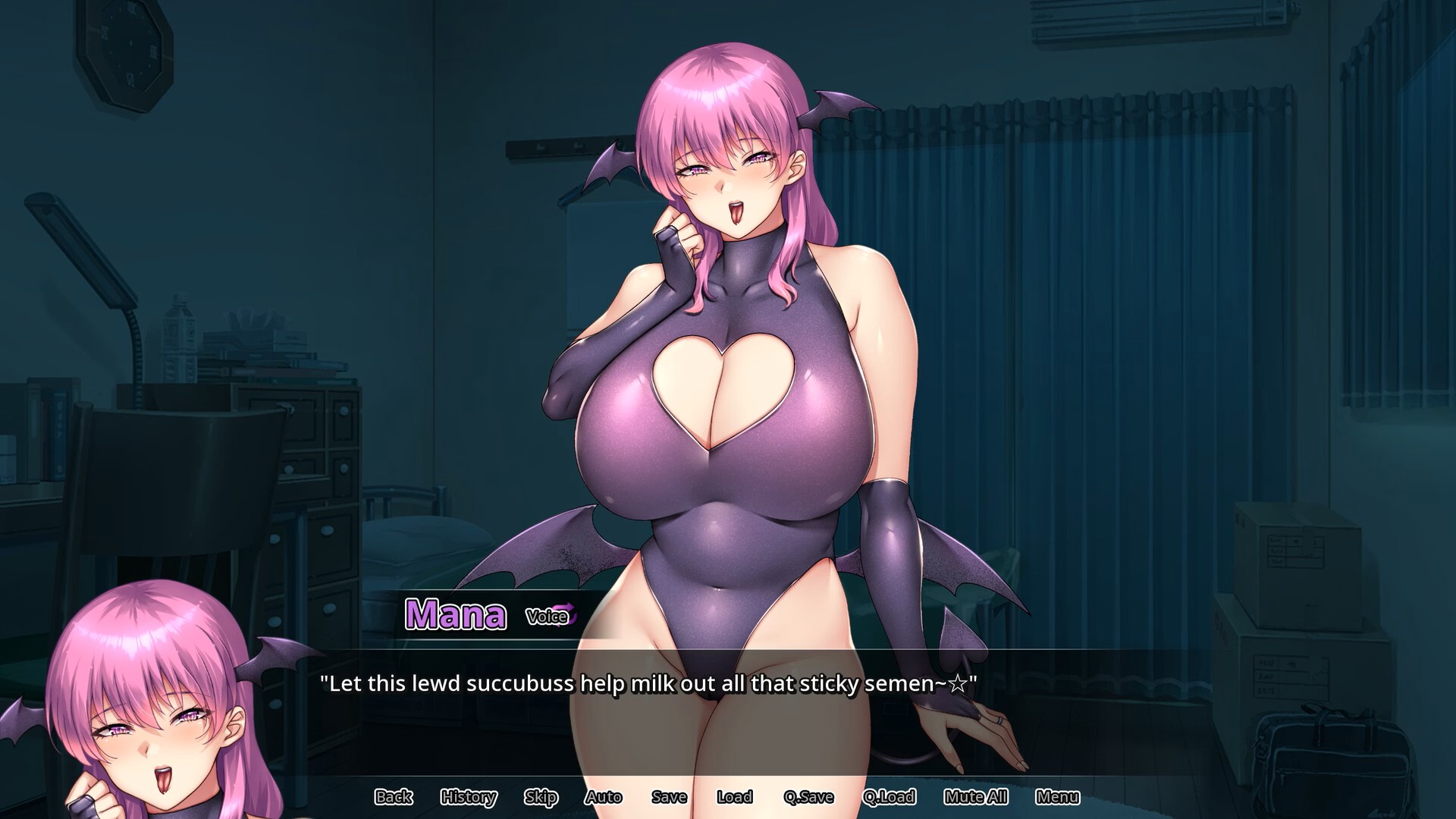This screenshot has width=1456, height=819.
Task: Open the Save screen
Action: coord(669,797)
